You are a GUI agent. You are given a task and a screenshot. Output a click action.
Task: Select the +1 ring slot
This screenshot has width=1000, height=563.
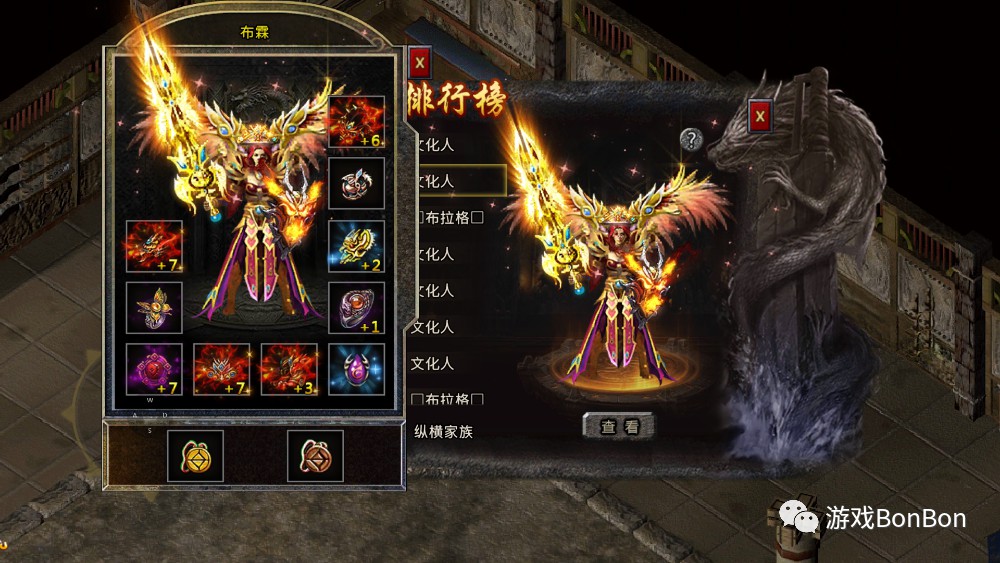[356, 308]
